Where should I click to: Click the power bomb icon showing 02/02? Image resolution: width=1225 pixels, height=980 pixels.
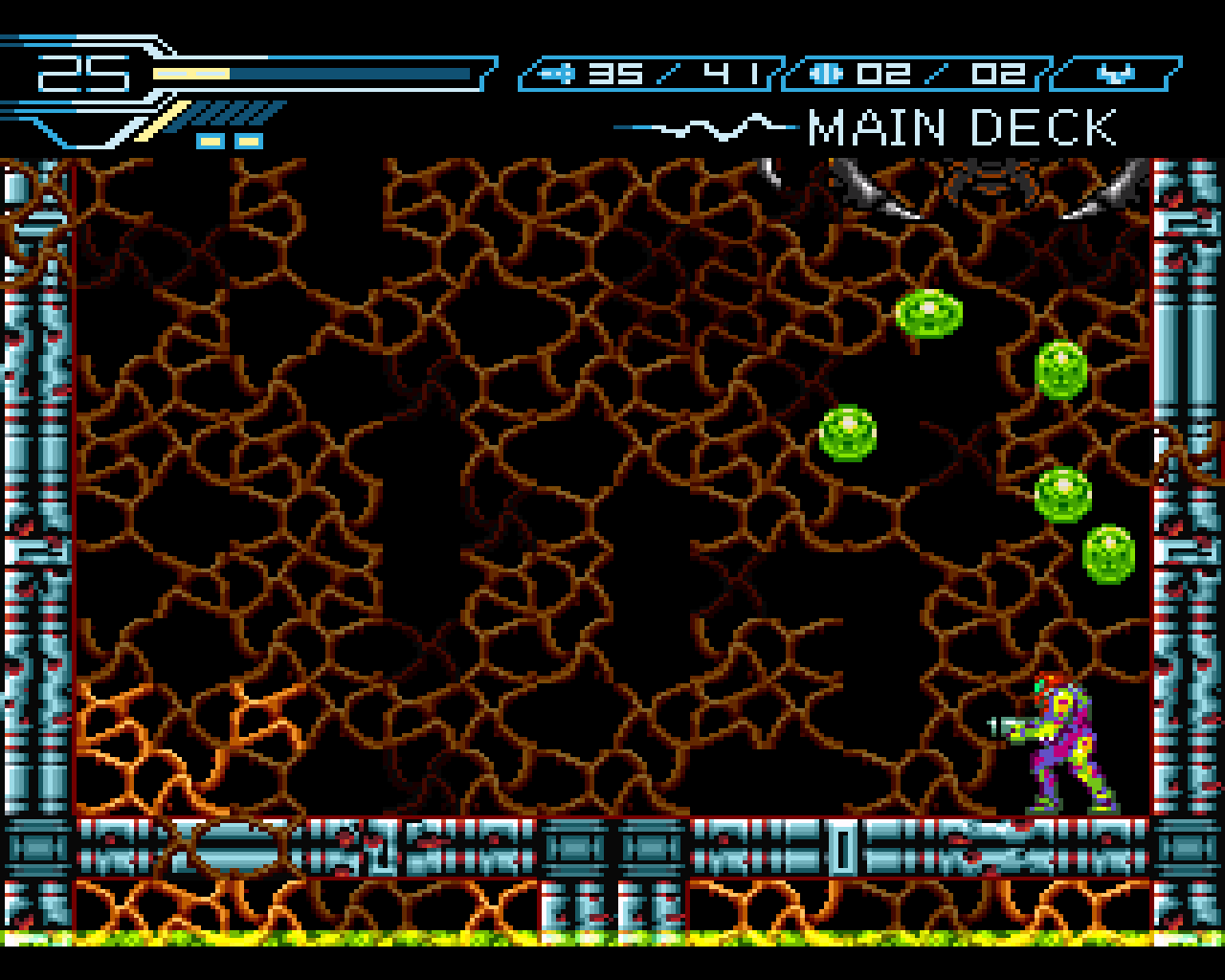828,72
